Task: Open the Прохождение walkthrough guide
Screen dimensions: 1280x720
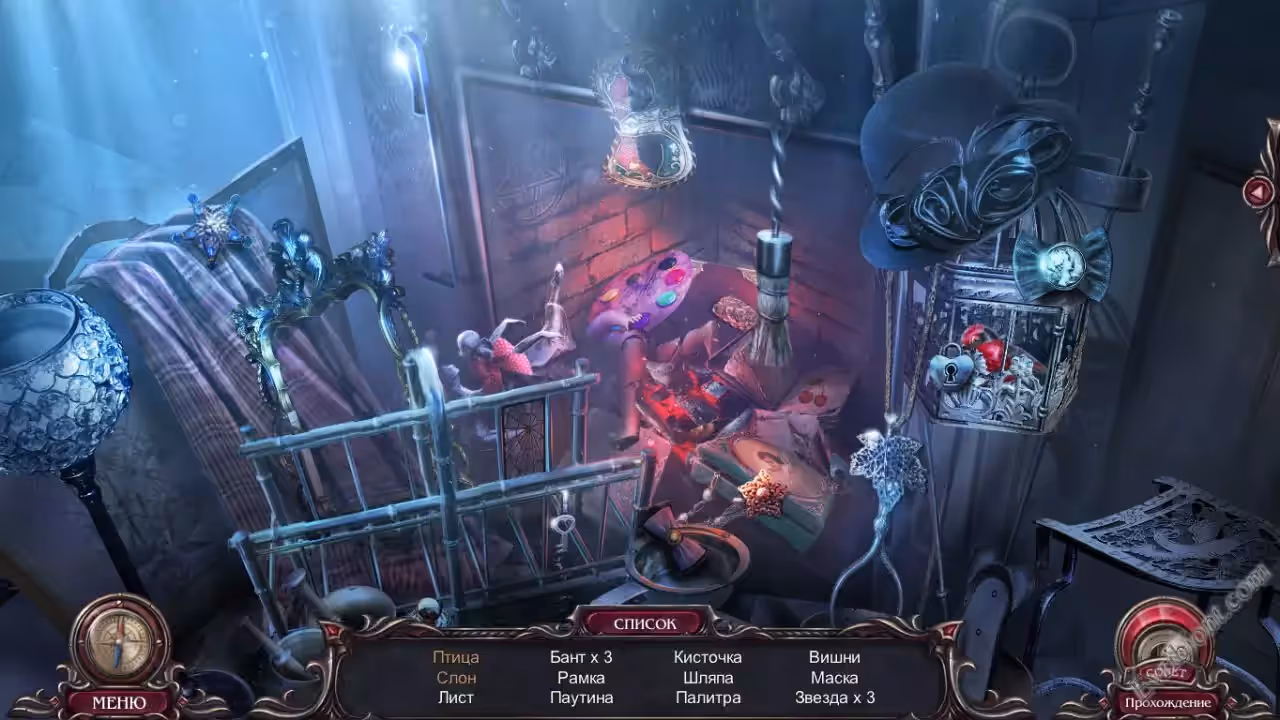Action: [x=1168, y=702]
